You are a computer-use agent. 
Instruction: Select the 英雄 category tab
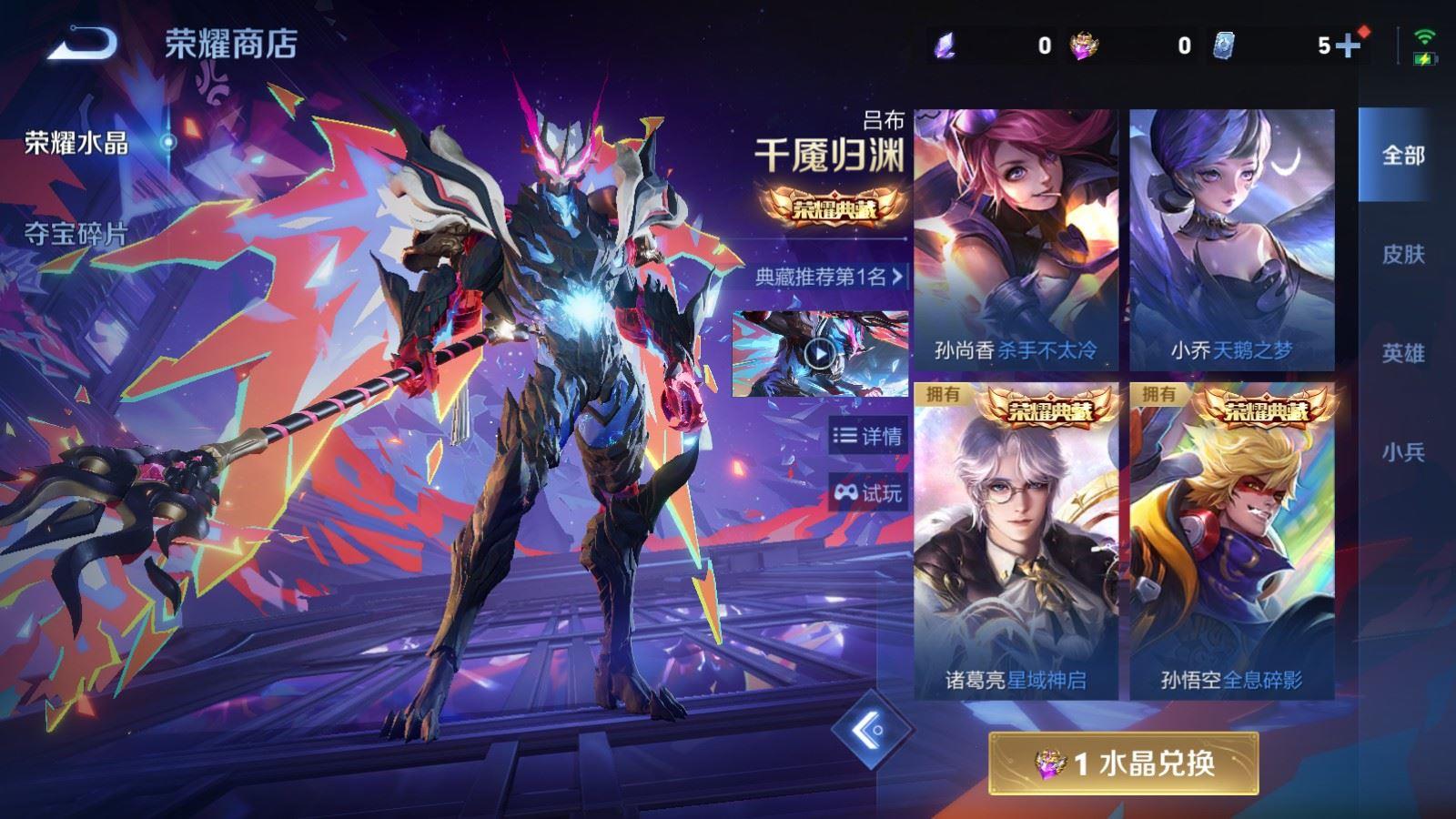pyautogui.click(x=1402, y=350)
